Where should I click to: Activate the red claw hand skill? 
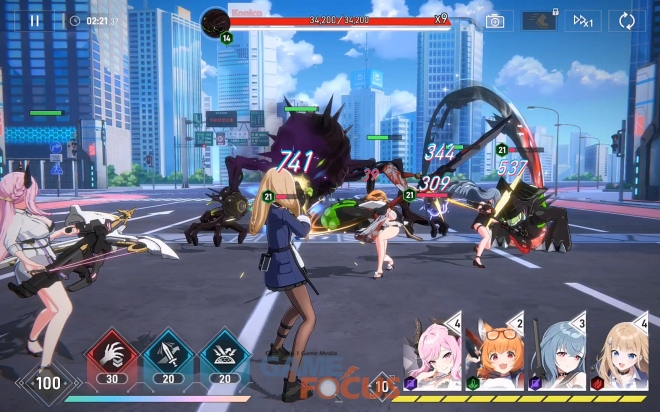tap(113, 354)
